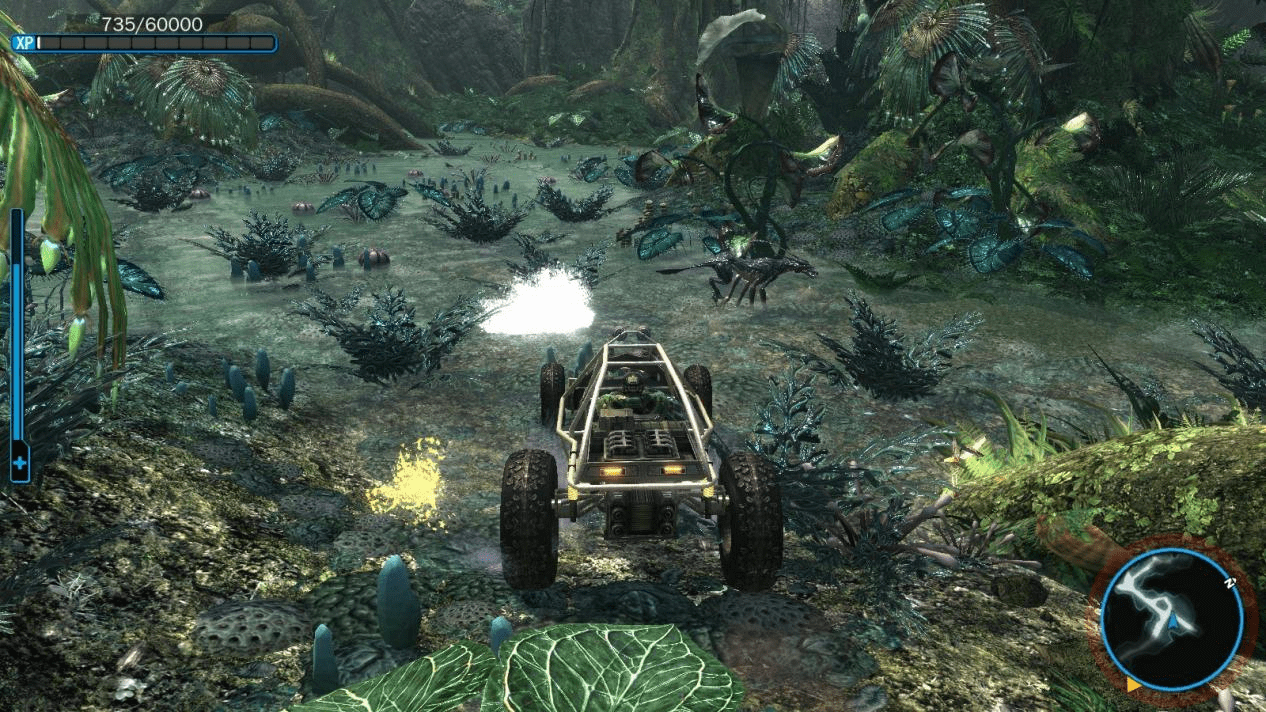Screen dimensions: 1266x712
Task: Click the circular minimap
Action: (1171, 618)
